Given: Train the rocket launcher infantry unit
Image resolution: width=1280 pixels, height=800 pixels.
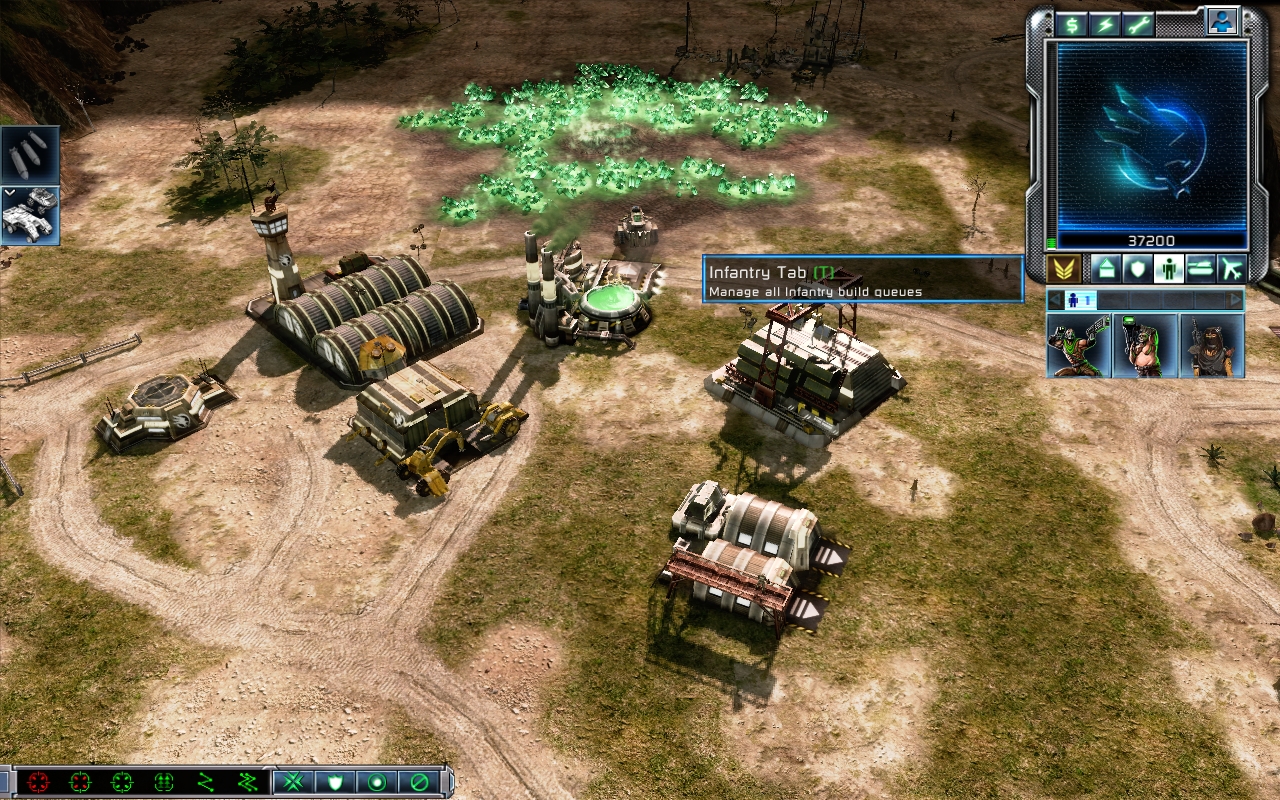Looking at the screenshot, I should 1145,345.
